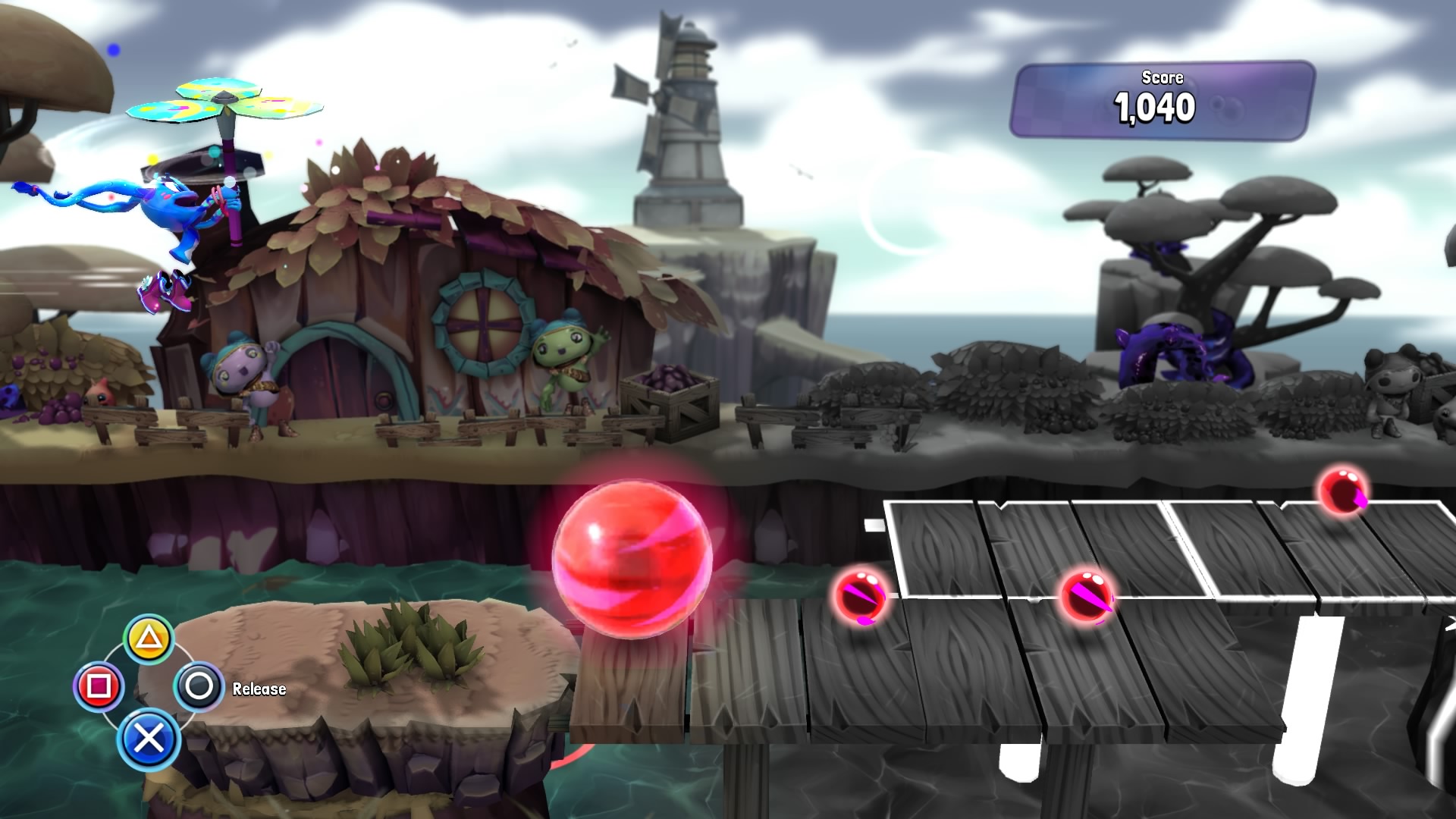Expand the Score panel showing 1,040
Screen dimensions: 1456x819
pyautogui.click(x=1166, y=99)
